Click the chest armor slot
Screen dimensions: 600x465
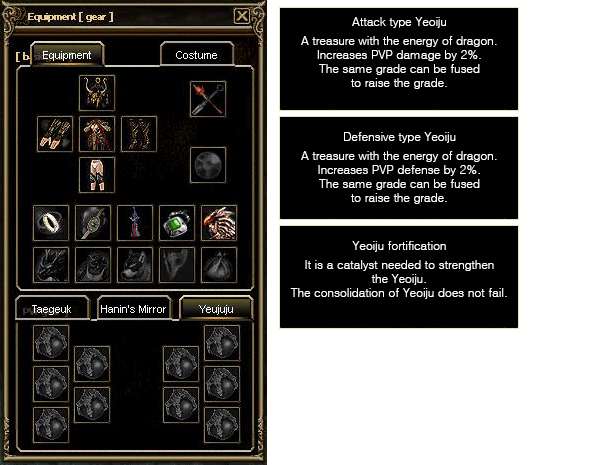[97, 134]
